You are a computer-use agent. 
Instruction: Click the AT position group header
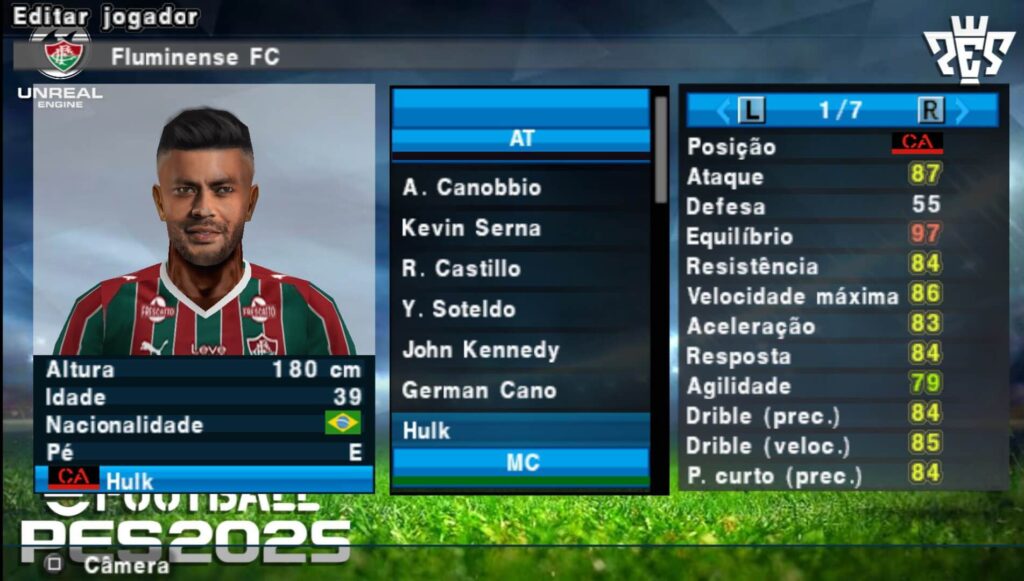click(521, 139)
